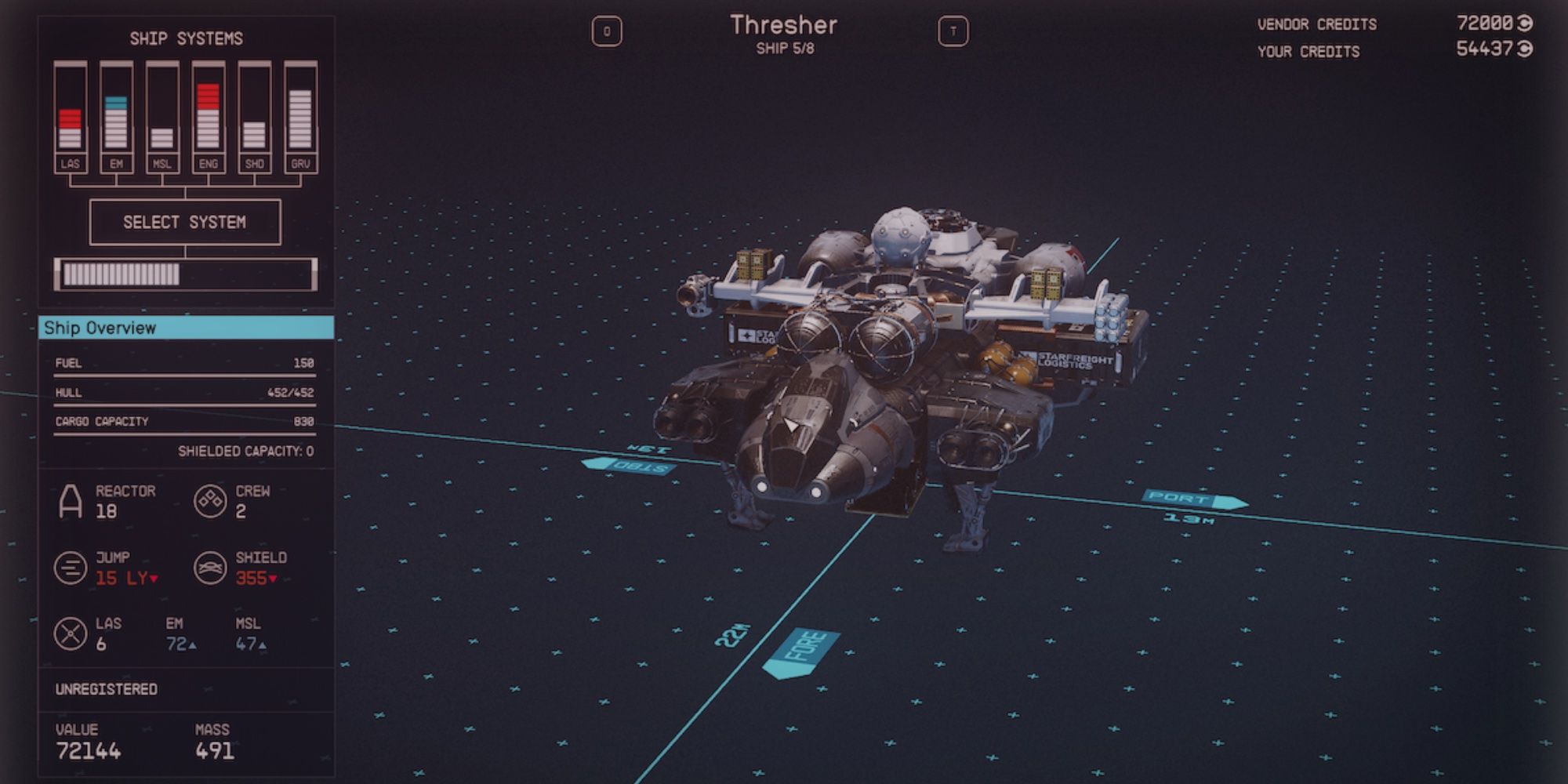Click the Jump drive icon next to 15 LY
1568x784 pixels.
(70, 566)
